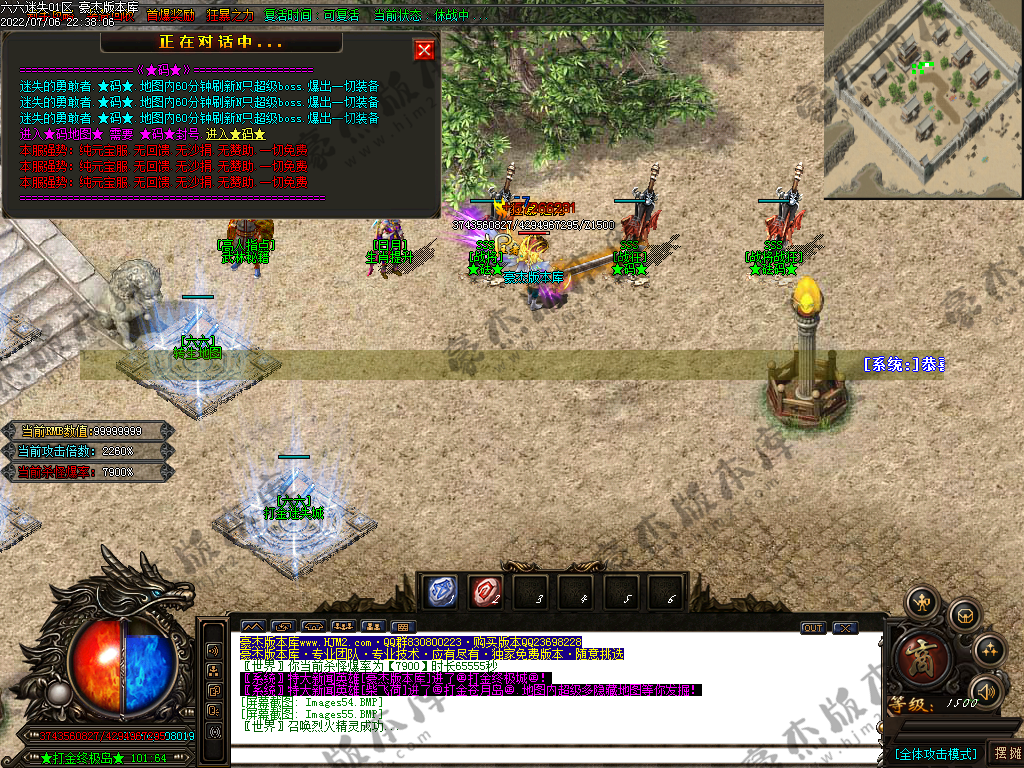This screenshot has width=1024, height=768.
Task: Open the 狂暴之力 menu at top
Action: (x=230, y=15)
